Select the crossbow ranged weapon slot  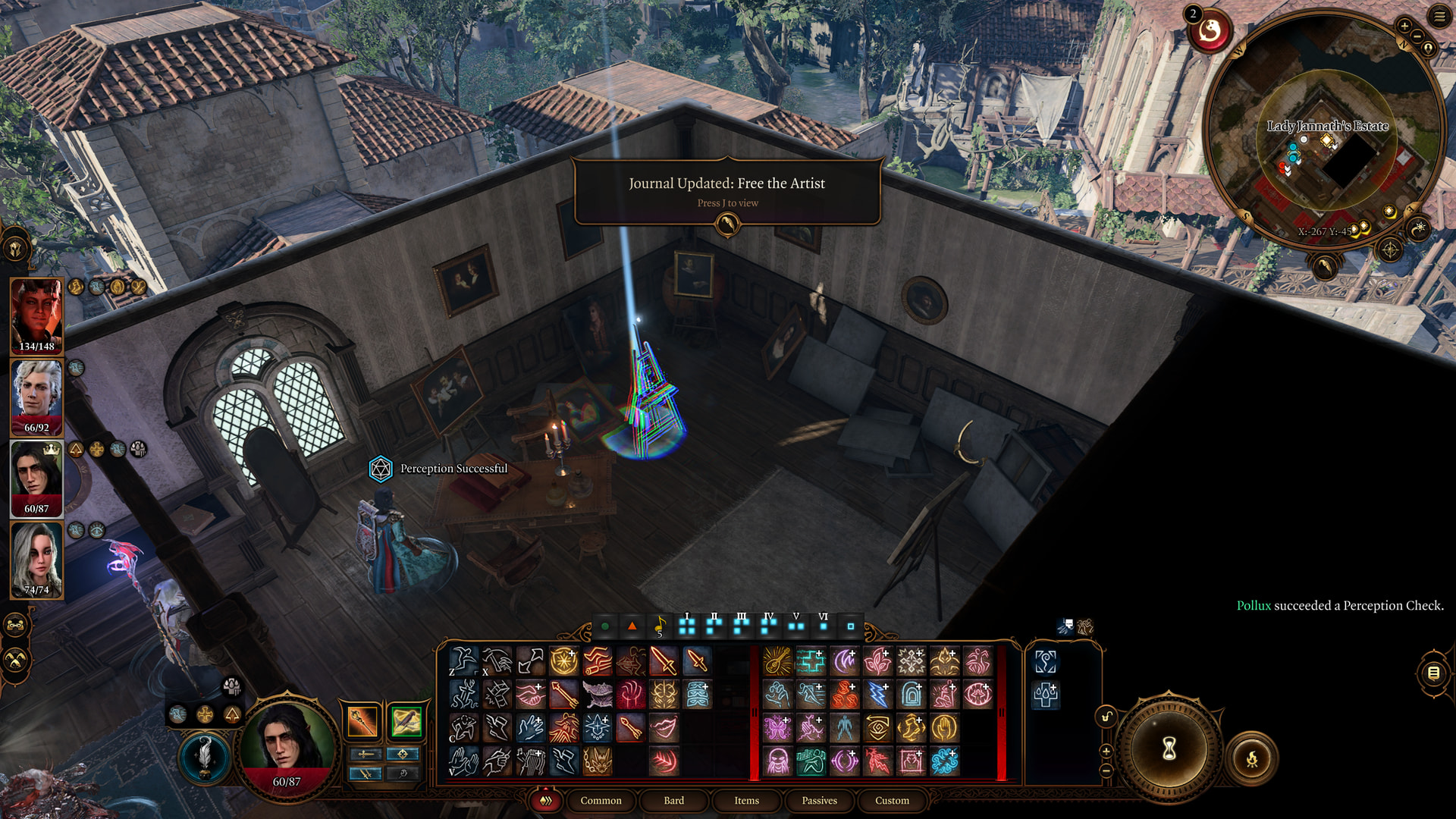[x=406, y=721]
